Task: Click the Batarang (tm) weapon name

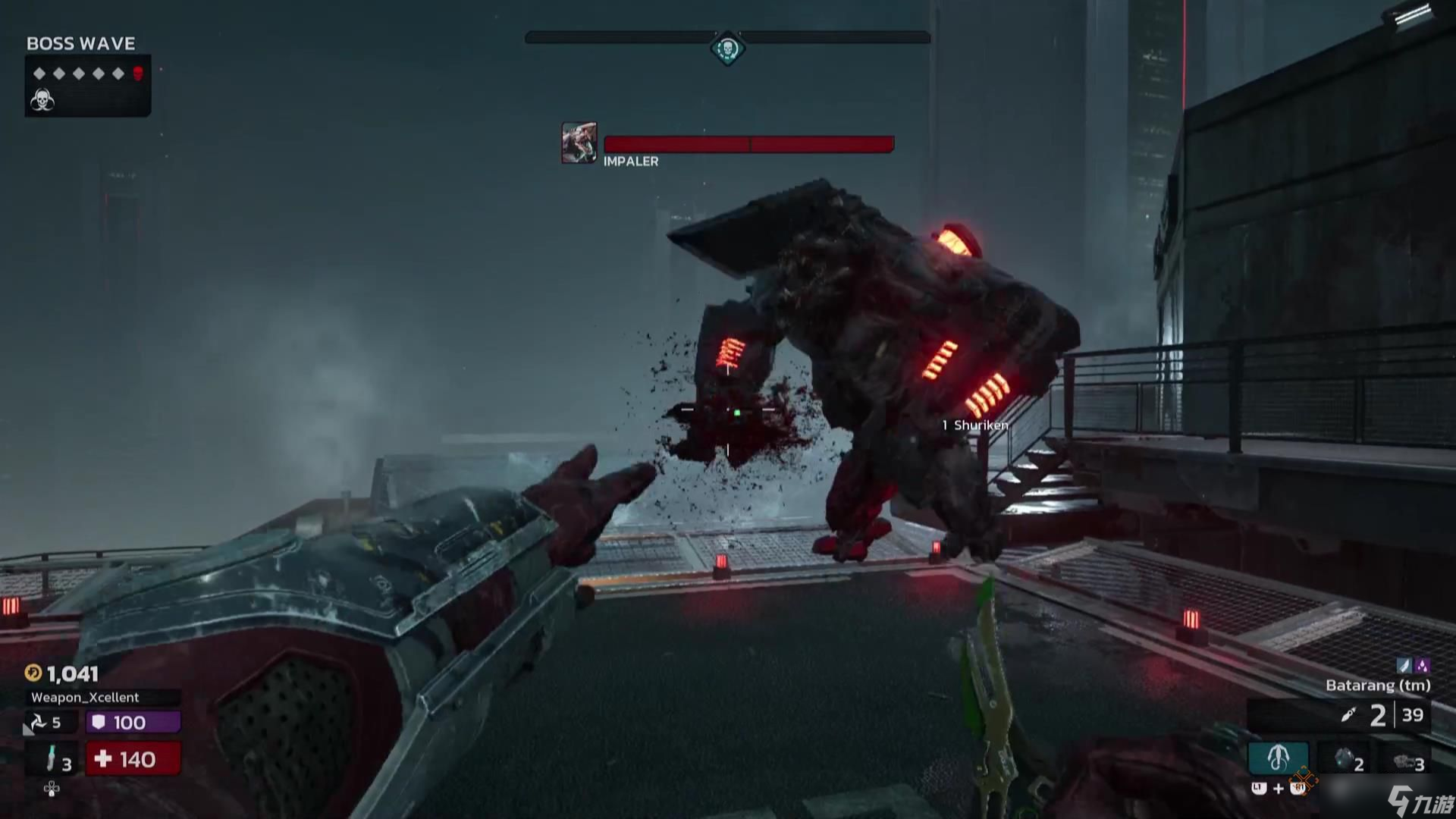Action: coord(1377,686)
